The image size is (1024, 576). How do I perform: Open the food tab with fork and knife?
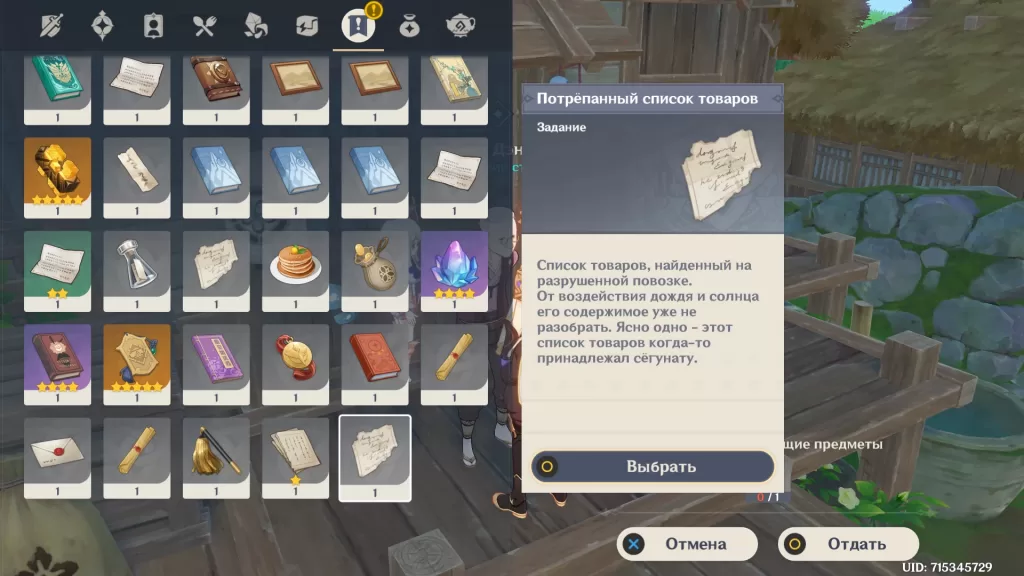(205, 25)
